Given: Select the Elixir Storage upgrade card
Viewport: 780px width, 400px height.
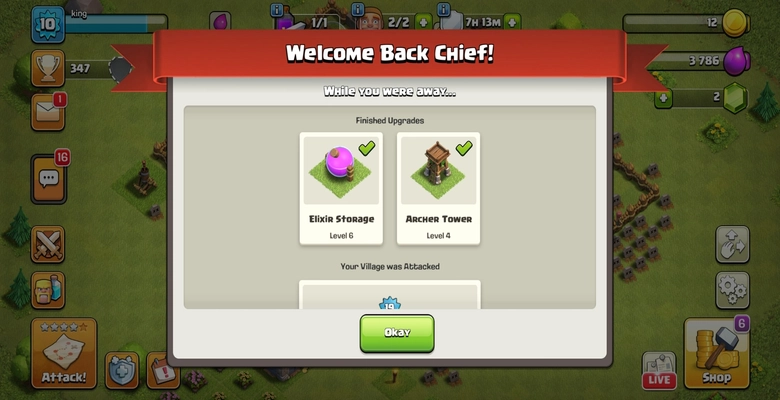Looking at the screenshot, I should tap(341, 188).
